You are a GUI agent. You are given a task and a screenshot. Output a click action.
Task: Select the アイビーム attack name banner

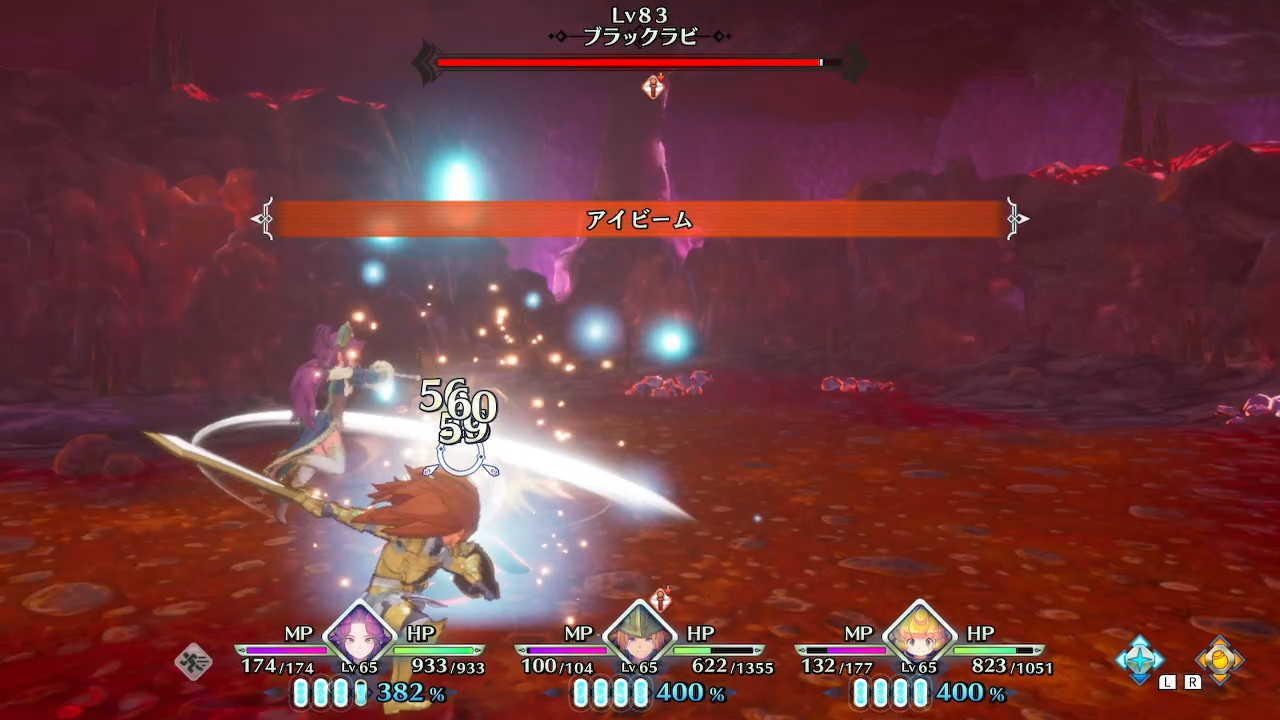(640, 218)
